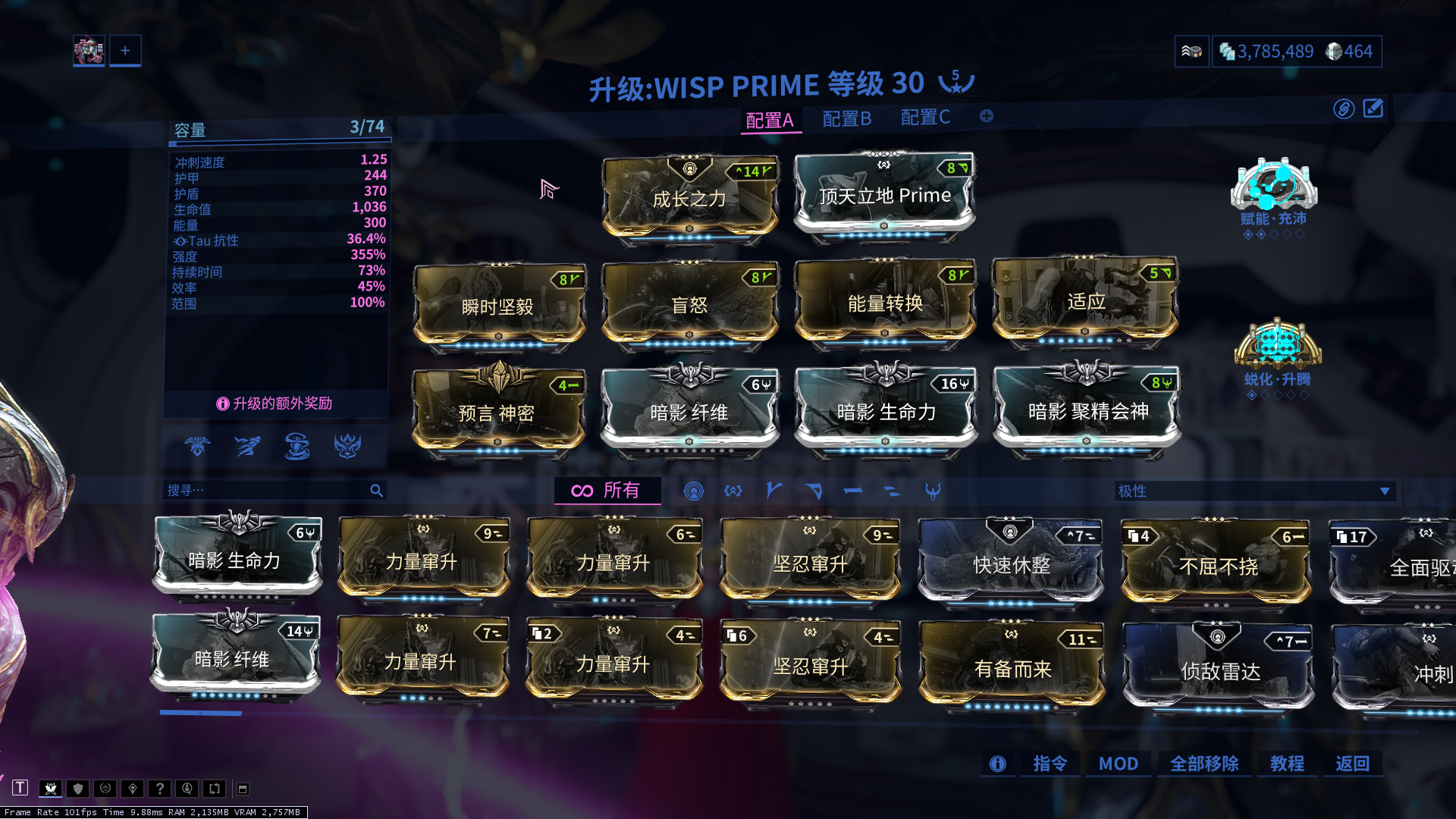Remove all mods with 全部移除
Image resolution: width=1456 pixels, height=819 pixels.
[1203, 764]
